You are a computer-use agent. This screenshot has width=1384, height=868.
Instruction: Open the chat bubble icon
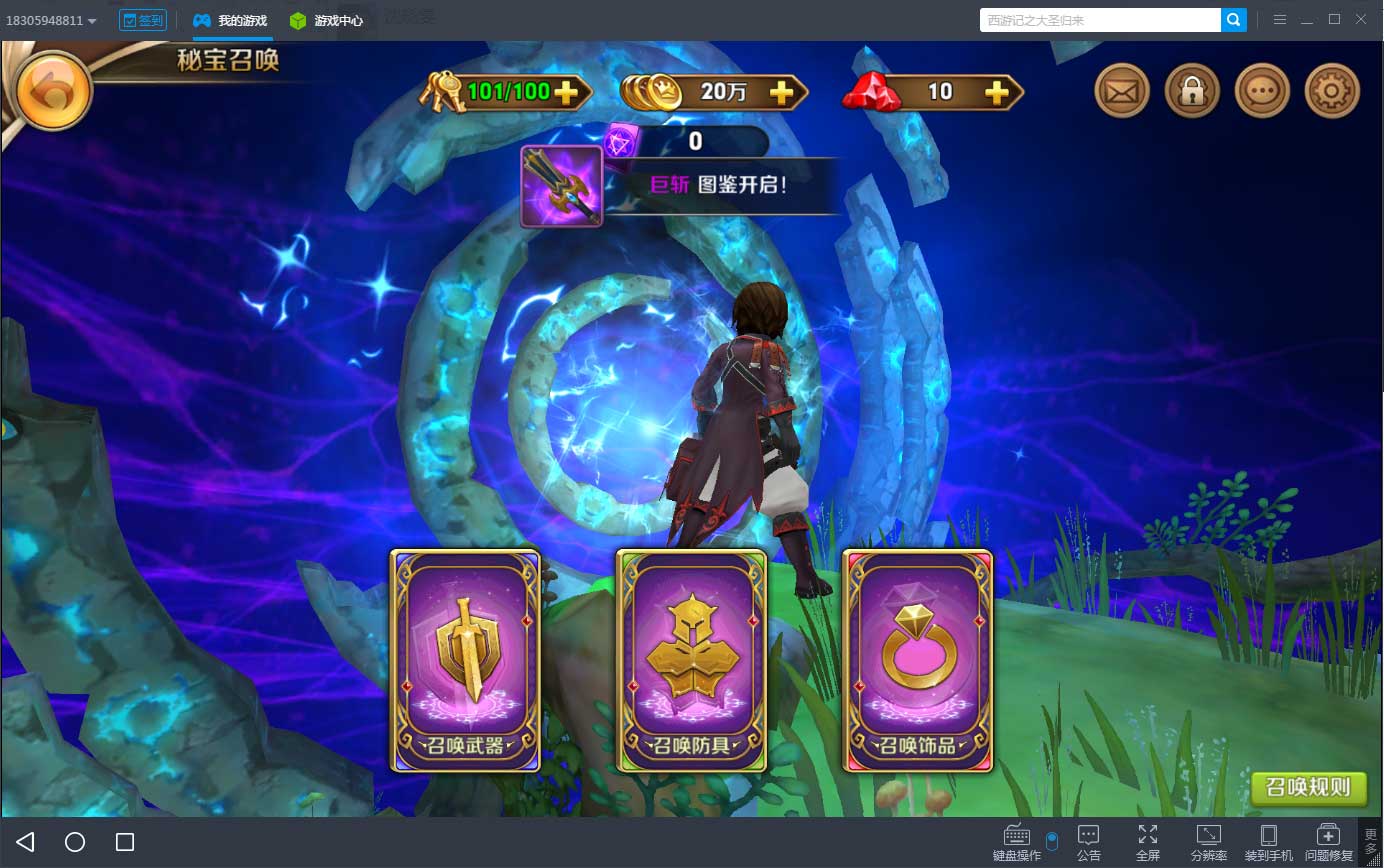1262,92
